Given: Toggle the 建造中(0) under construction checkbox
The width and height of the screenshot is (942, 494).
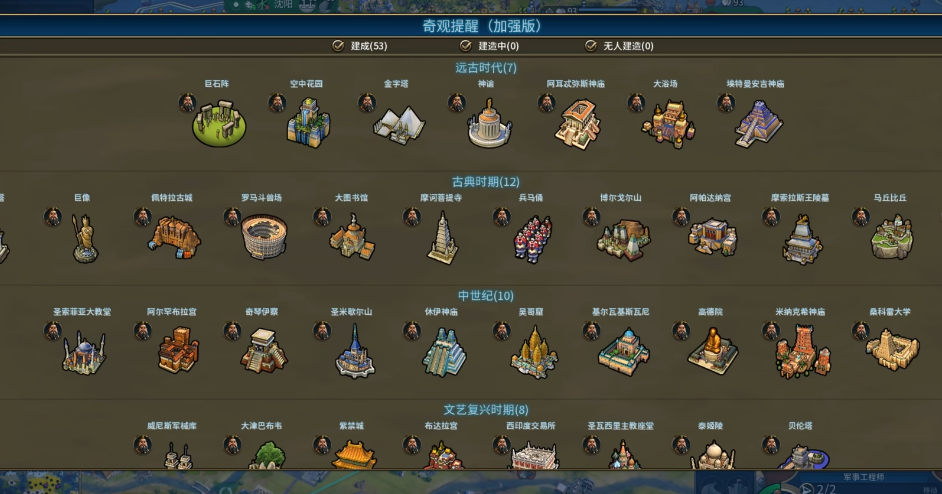Looking at the screenshot, I should (465, 46).
